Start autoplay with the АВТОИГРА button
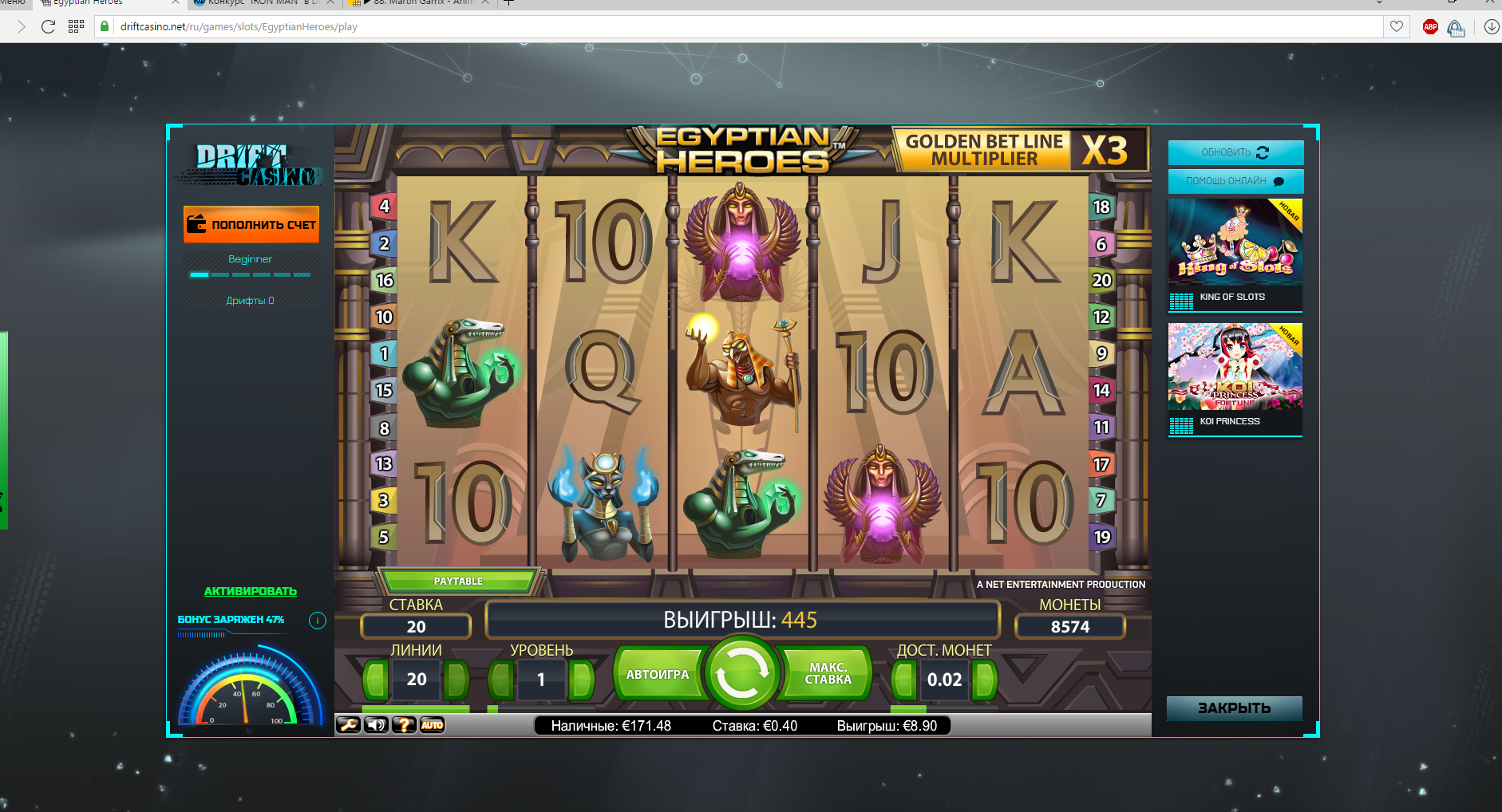 657,675
